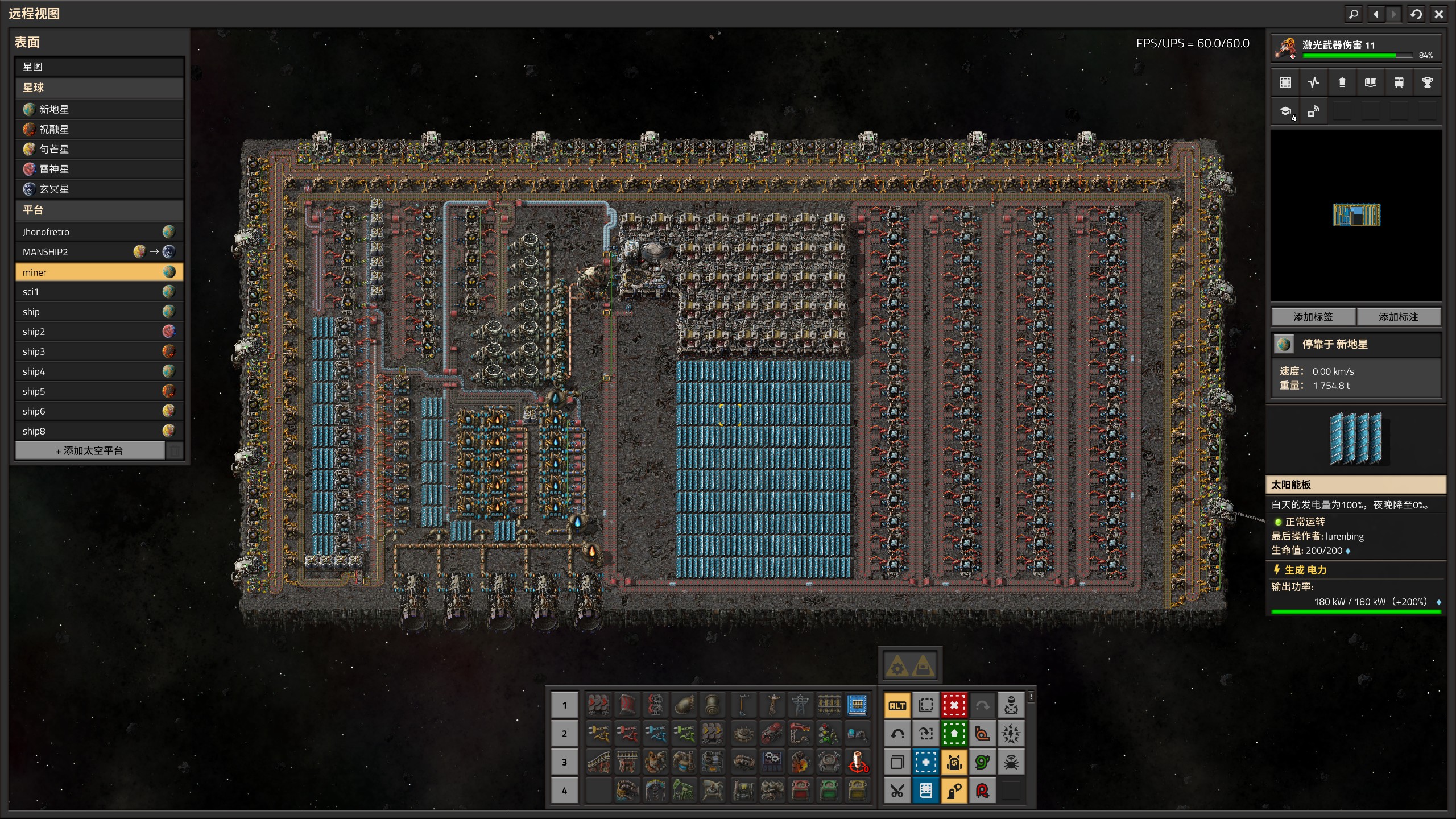Activate the red deconstruction planner tool
The height and width of the screenshot is (819, 1456).
pyautogui.click(x=954, y=705)
